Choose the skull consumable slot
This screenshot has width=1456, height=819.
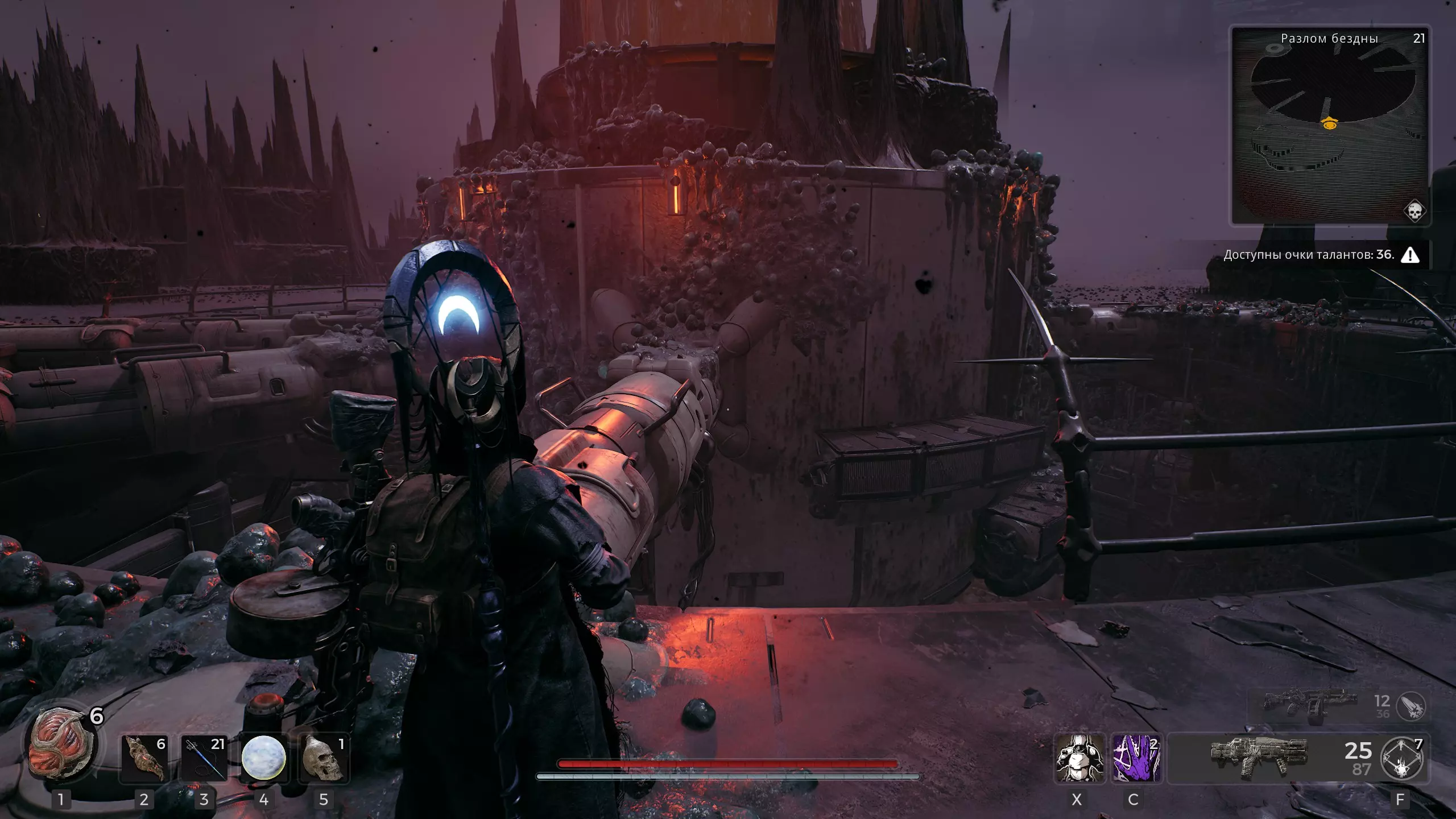(323, 758)
